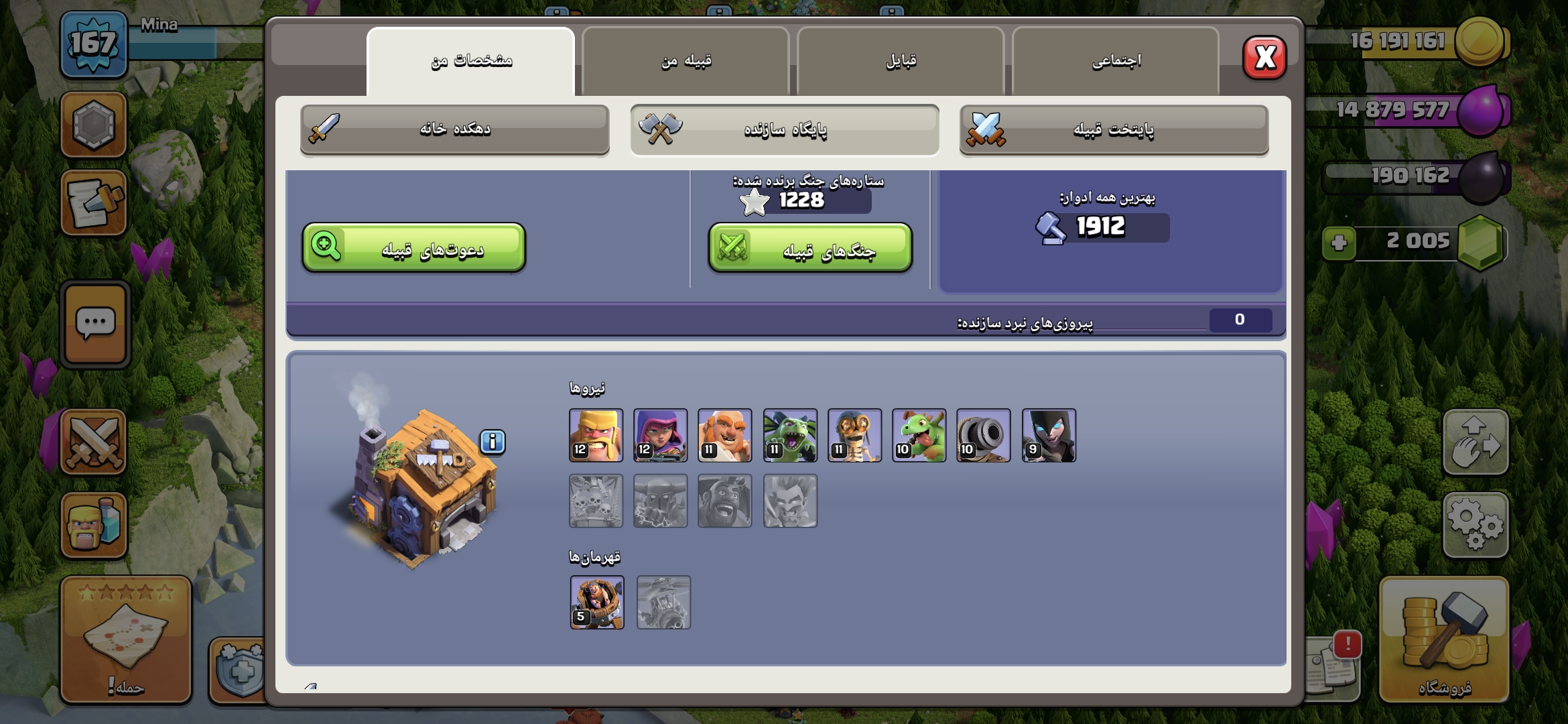
Task: Pick the Cannon Cart troop icon
Action: click(x=983, y=435)
